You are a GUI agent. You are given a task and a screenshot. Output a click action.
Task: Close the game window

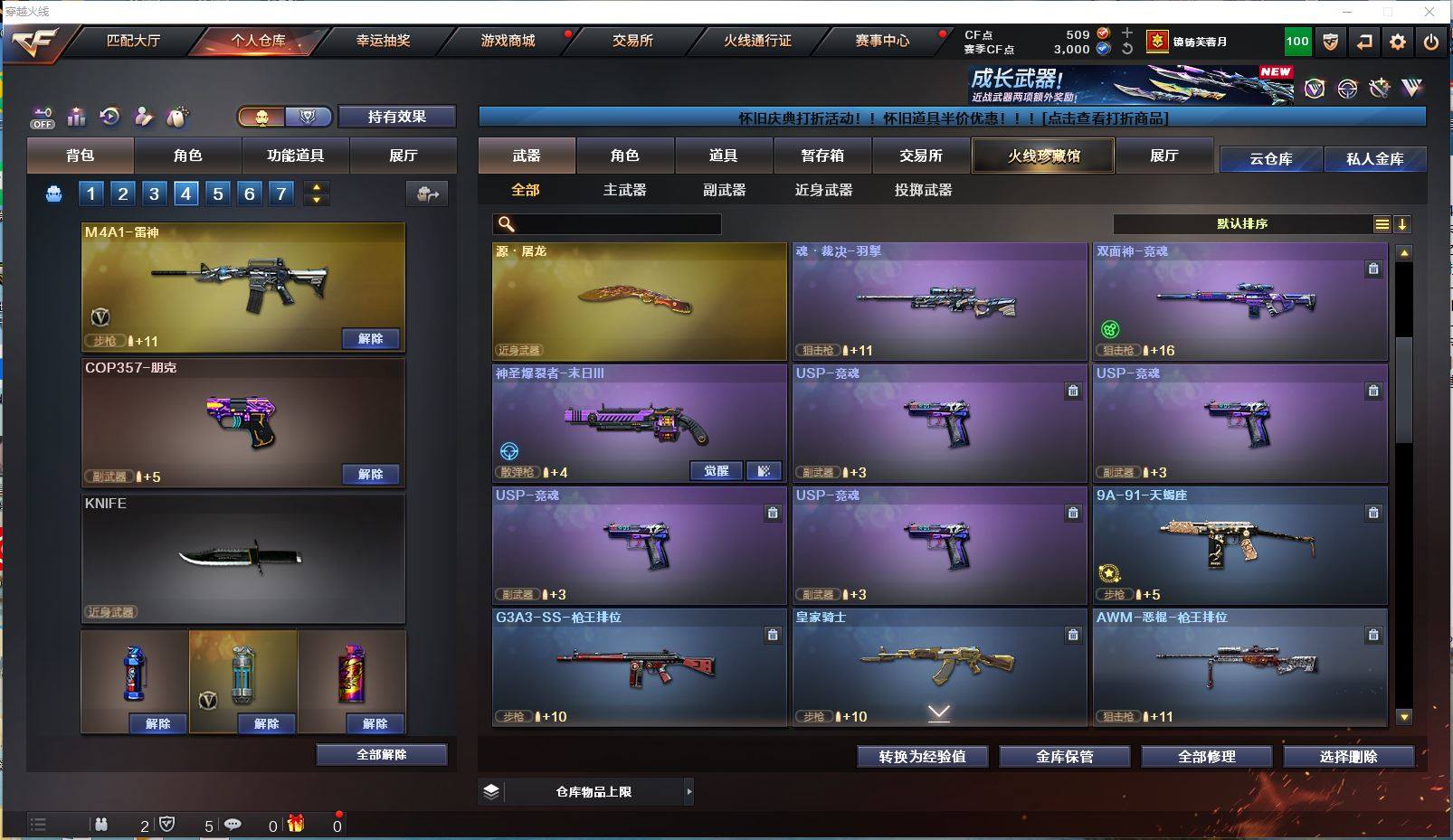click(x=1429, y=12)
